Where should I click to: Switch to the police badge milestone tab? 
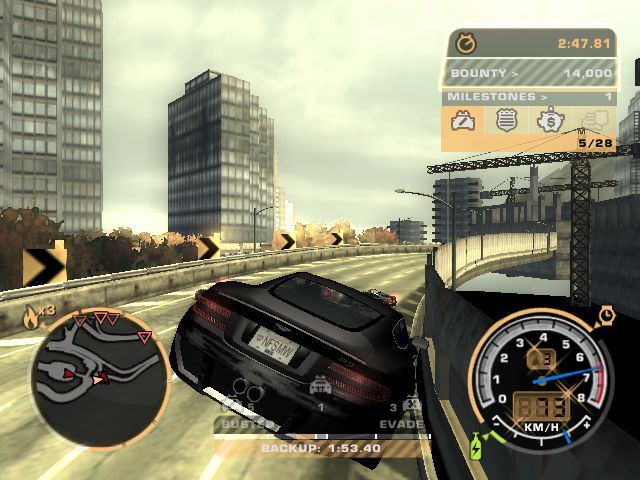pyautogui.click(x=505, y=121)
